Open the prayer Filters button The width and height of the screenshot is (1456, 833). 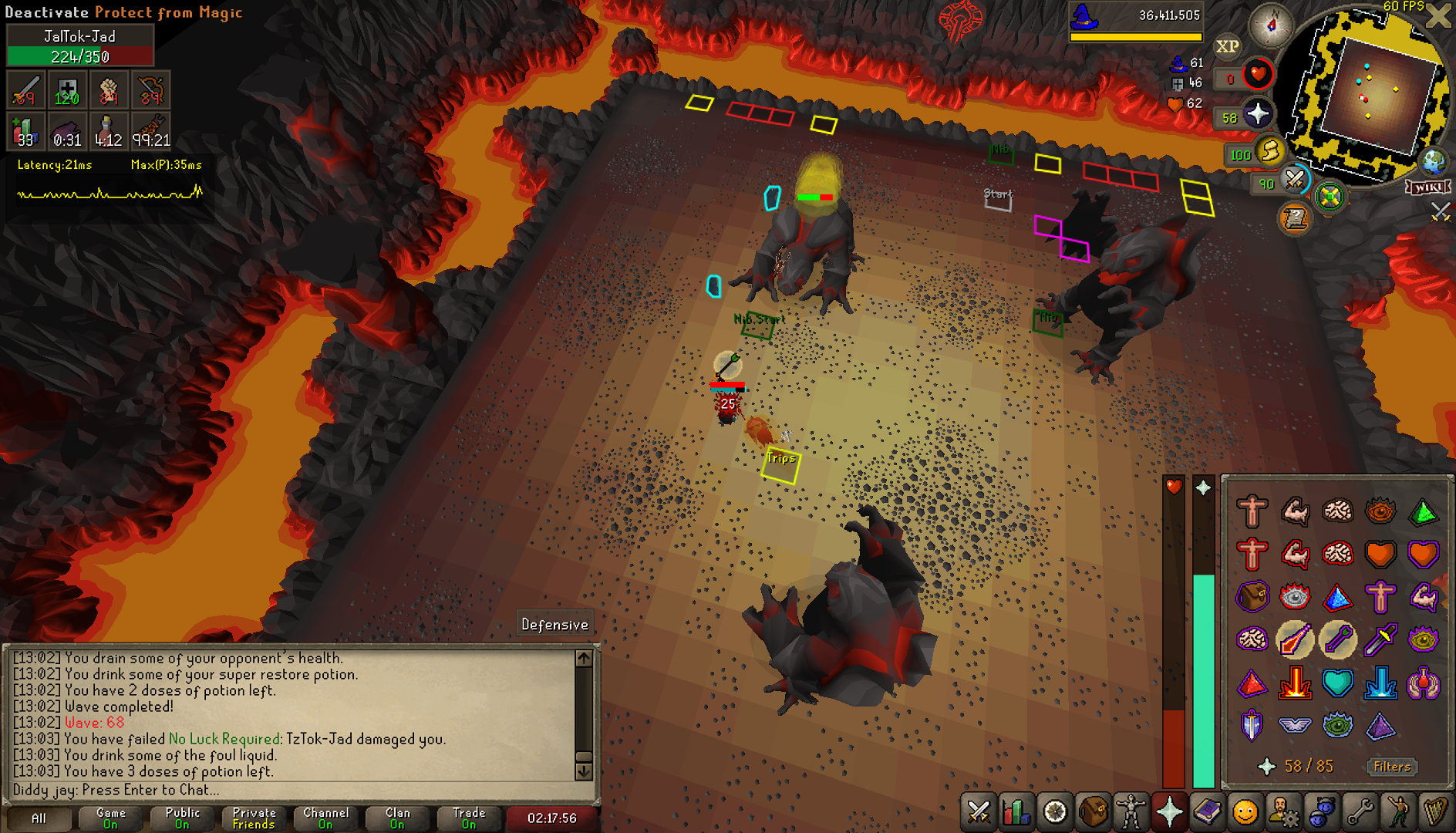pyautogui.click(x=1392, y=766)
